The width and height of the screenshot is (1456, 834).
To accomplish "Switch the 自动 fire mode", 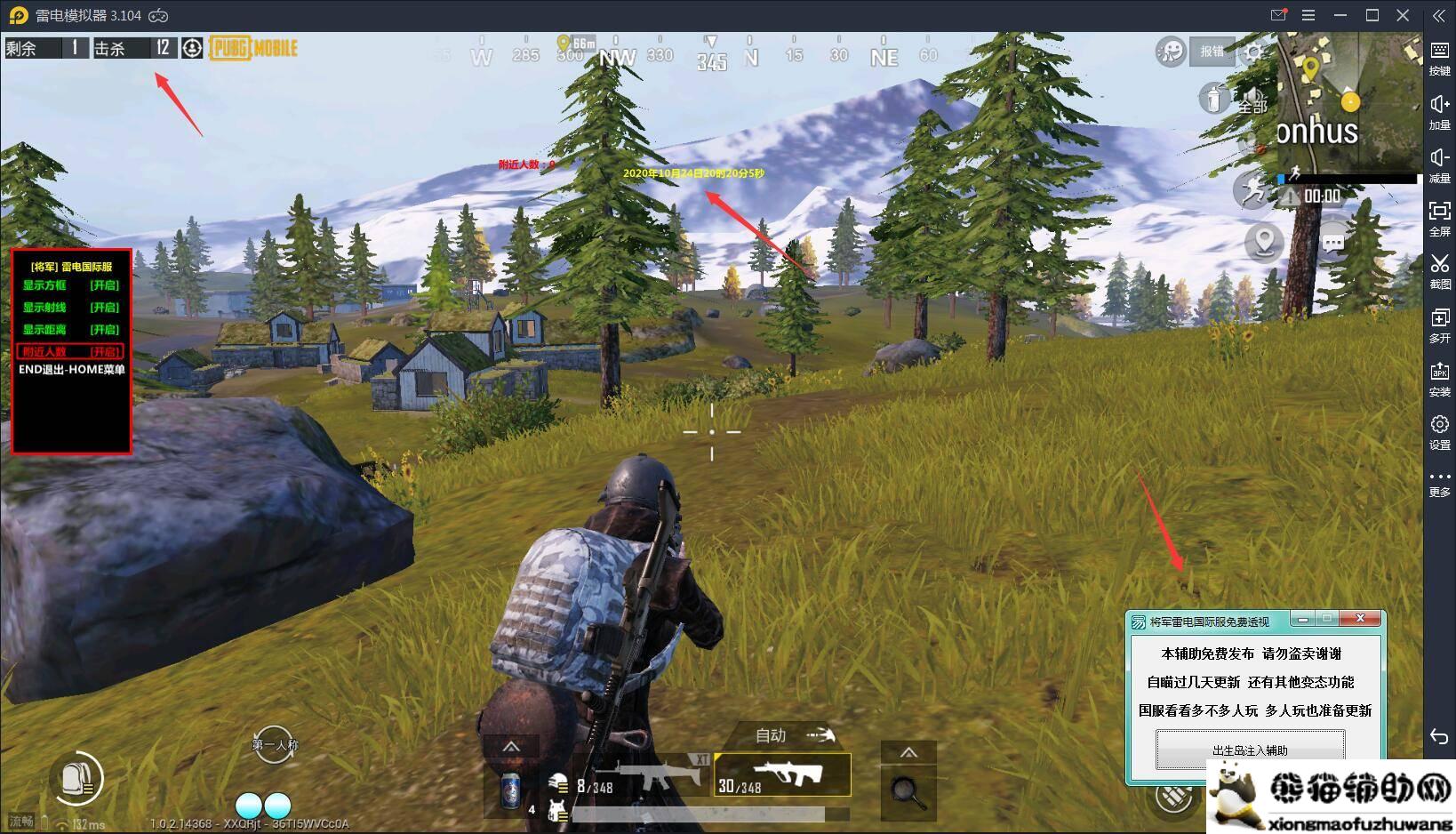I will coord(794,735).
